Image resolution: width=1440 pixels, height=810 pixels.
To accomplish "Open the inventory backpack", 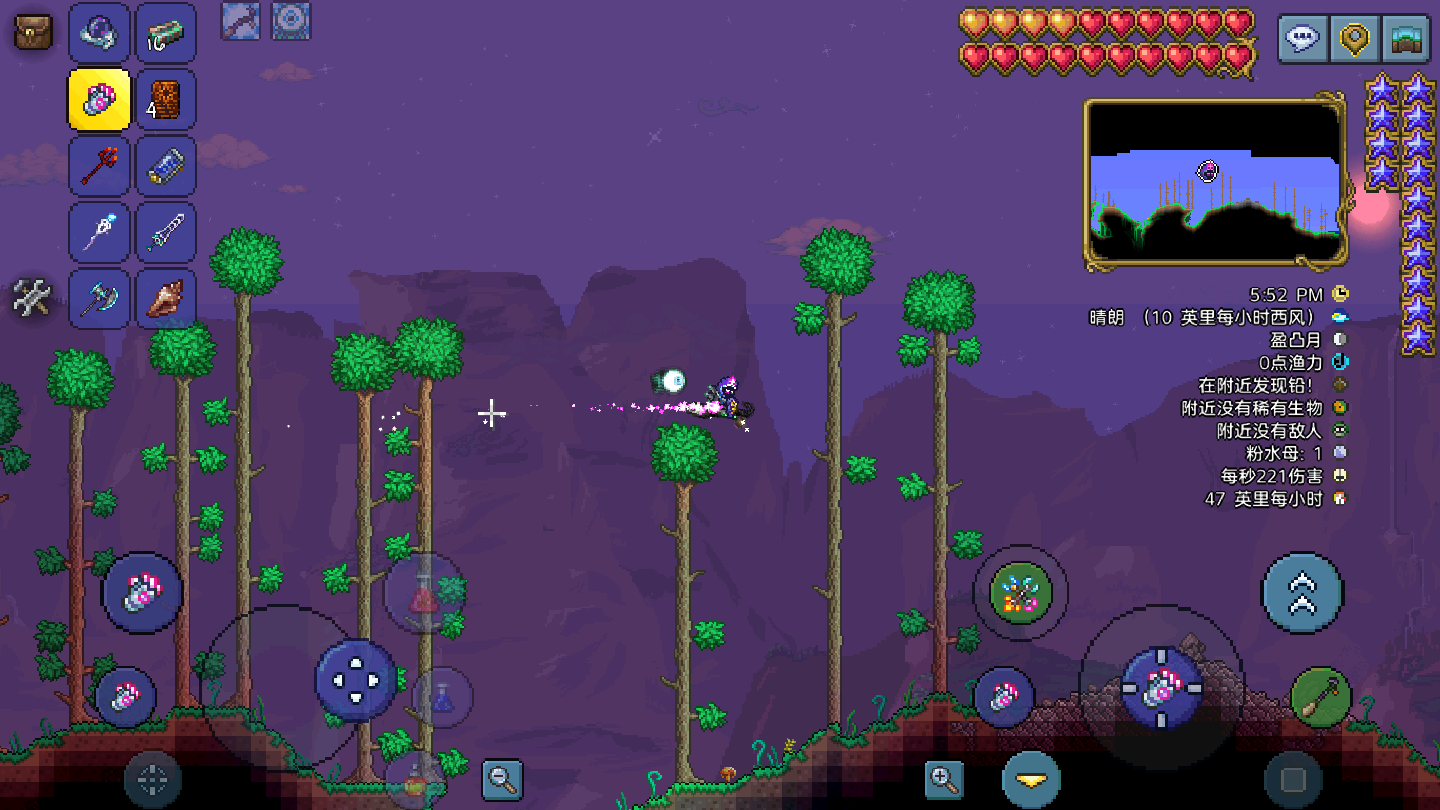I will [33, 32].
